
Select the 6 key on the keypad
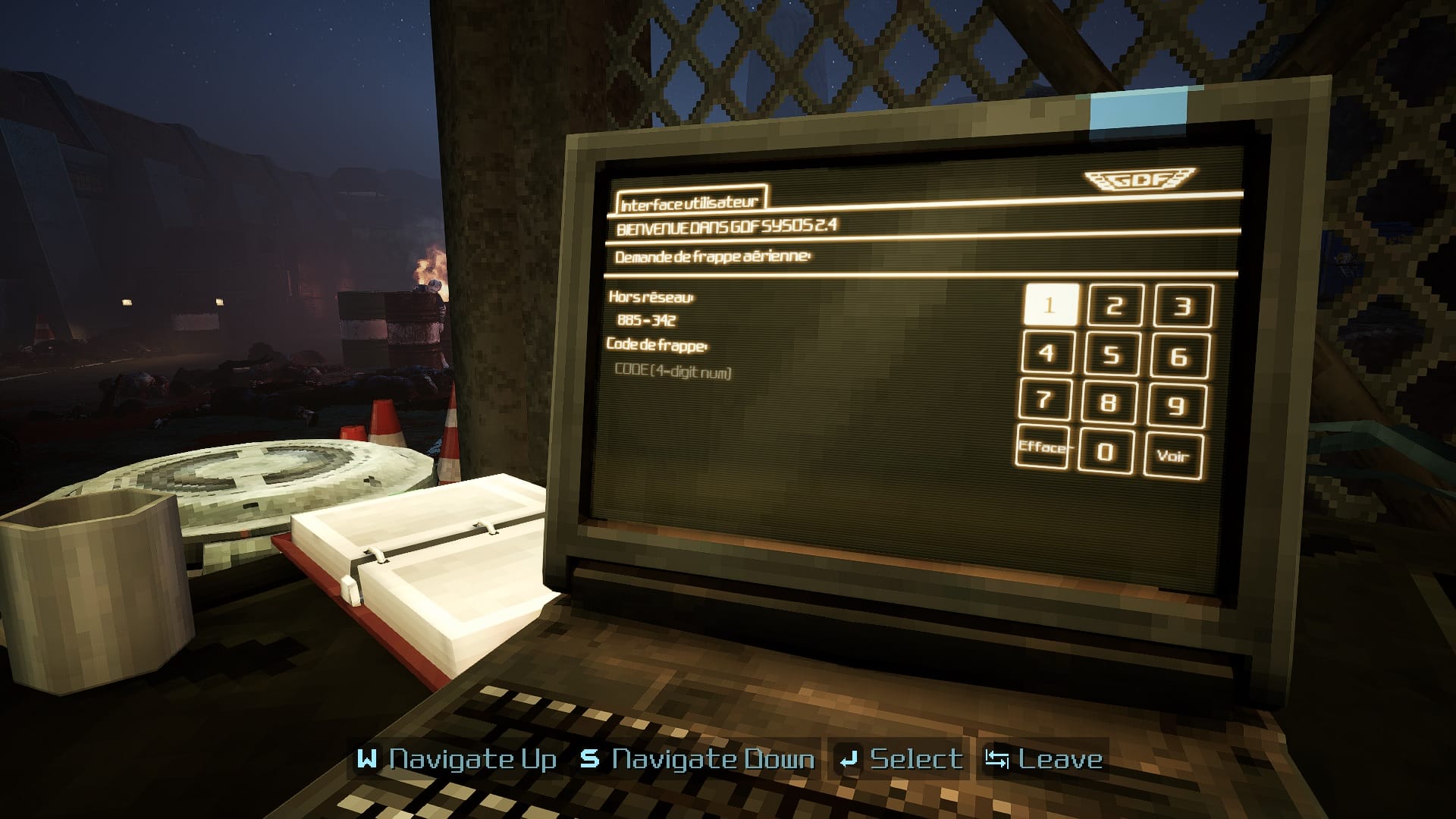[1179, 356]
